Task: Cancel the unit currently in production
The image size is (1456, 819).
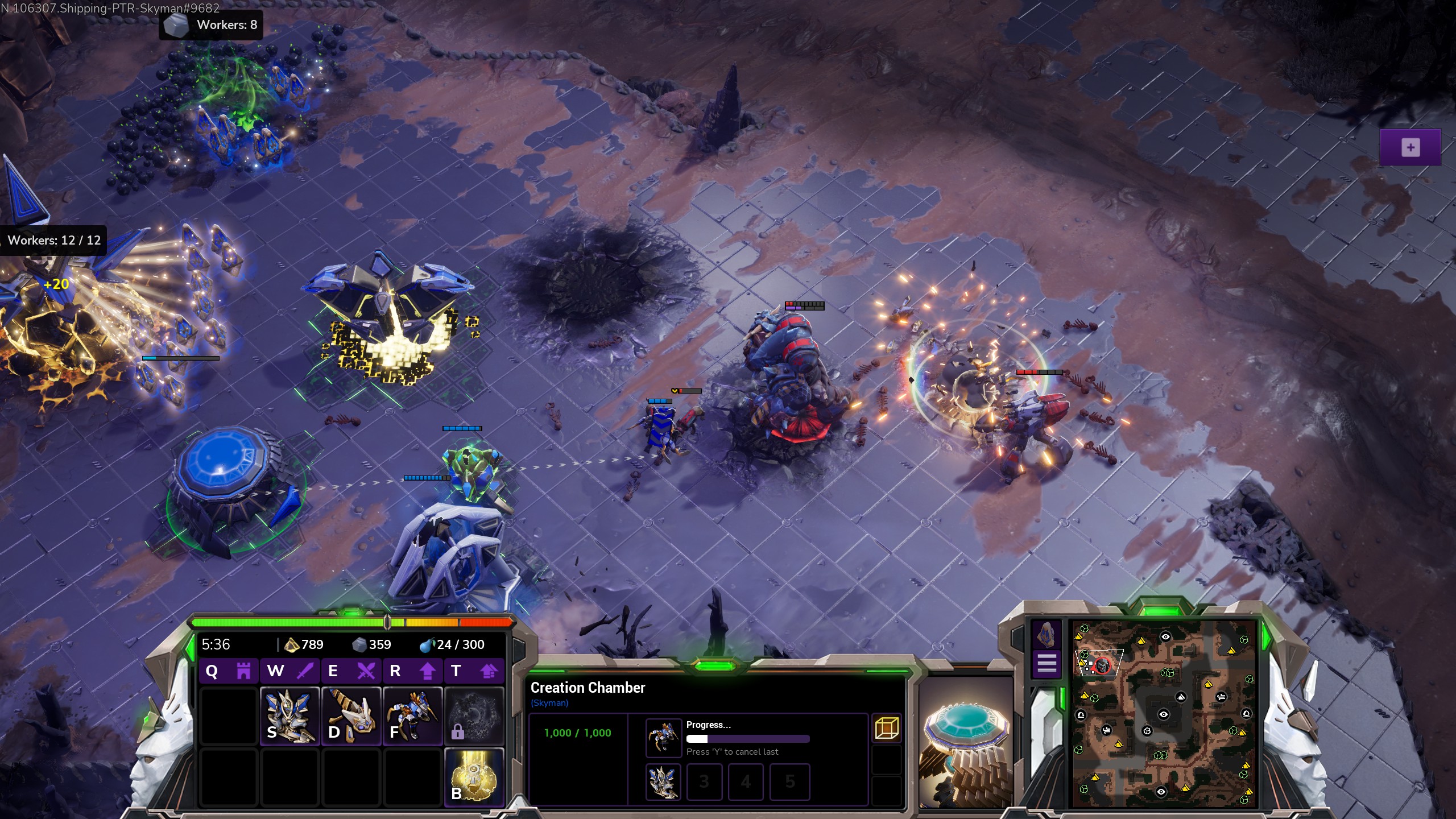Action: (x=664, y=737)
